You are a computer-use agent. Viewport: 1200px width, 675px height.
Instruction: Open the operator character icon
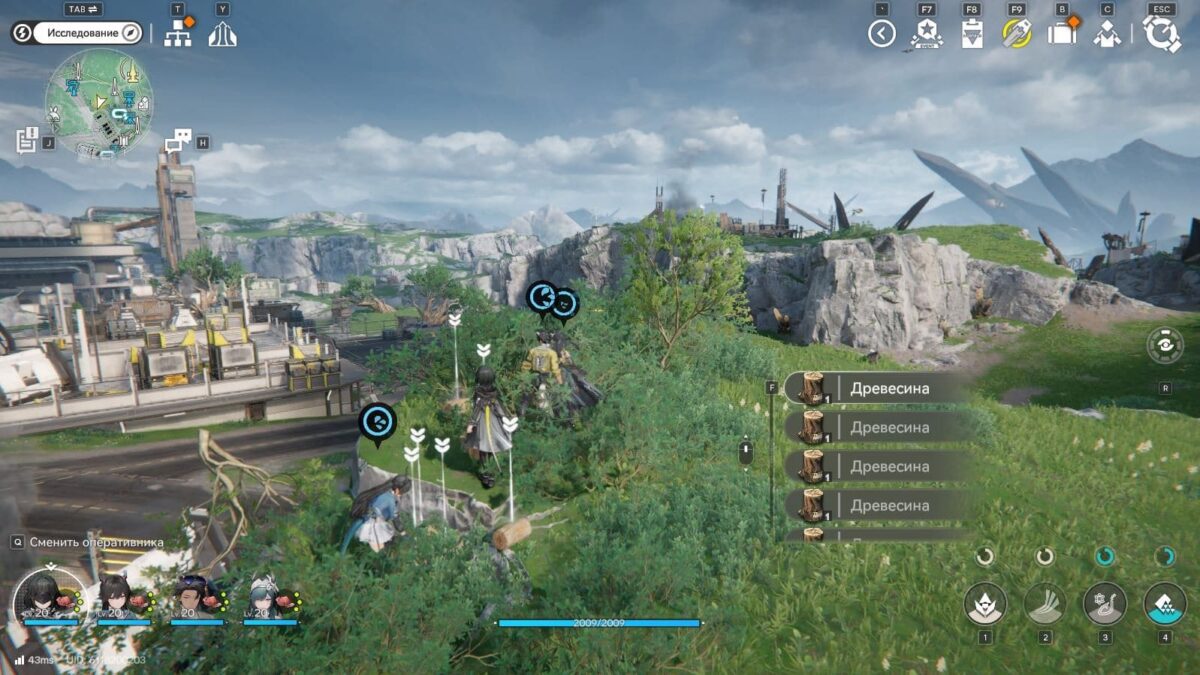(1106, 34)
